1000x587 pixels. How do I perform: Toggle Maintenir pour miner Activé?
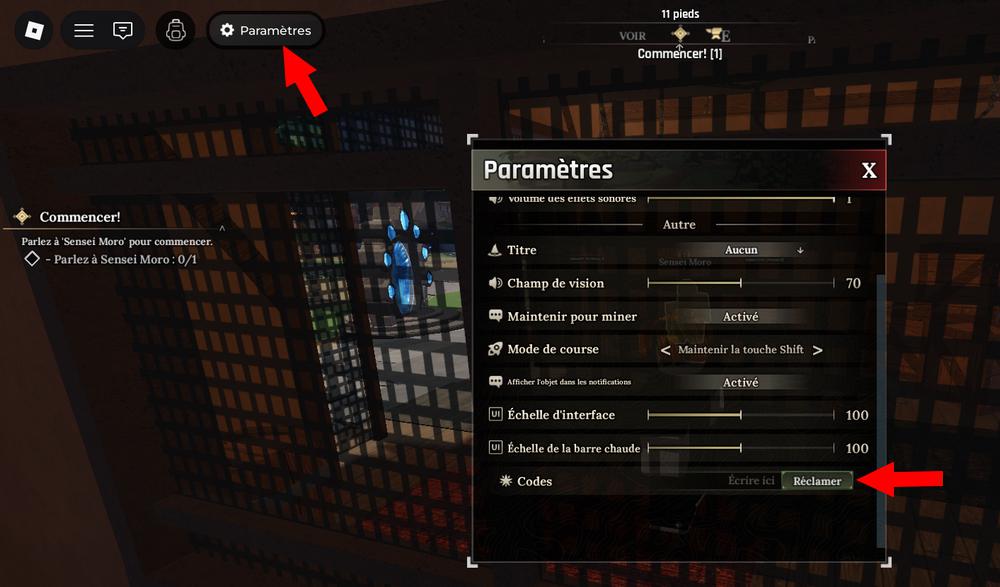[741, 317]
